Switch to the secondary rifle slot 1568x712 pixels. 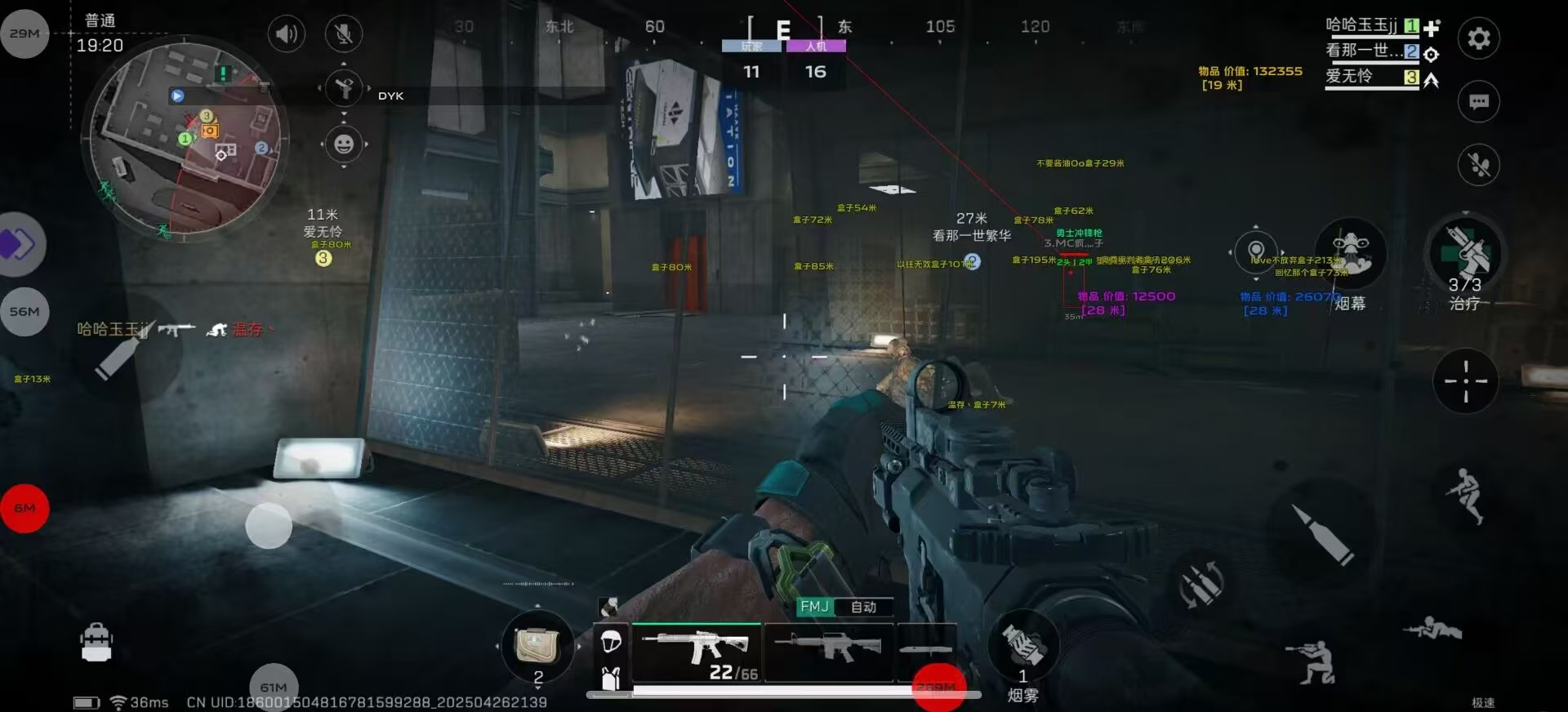tap(828, 650)
